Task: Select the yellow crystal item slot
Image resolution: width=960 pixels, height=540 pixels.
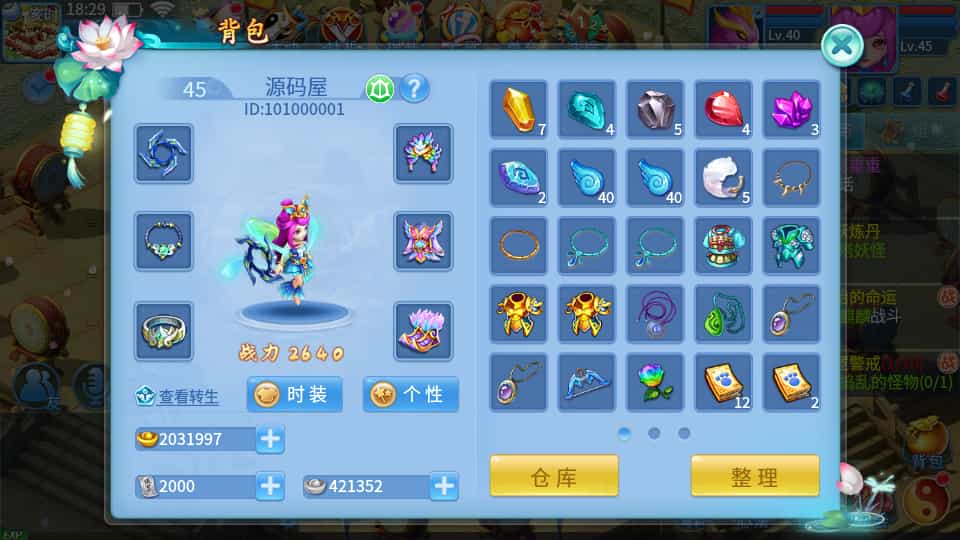Action: pos(518,109)
